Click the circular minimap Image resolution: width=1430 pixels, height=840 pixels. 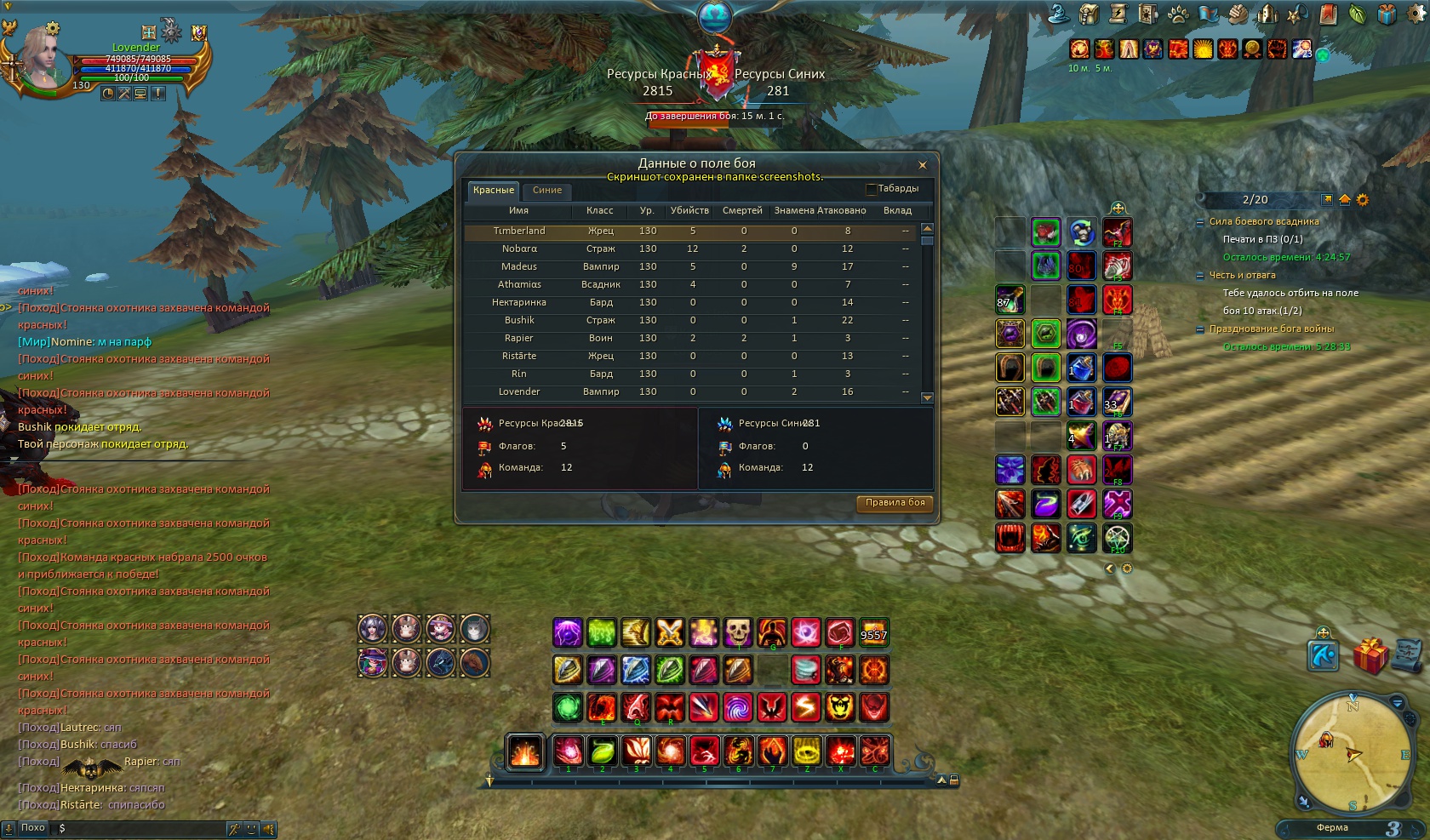click(1352, 753)
